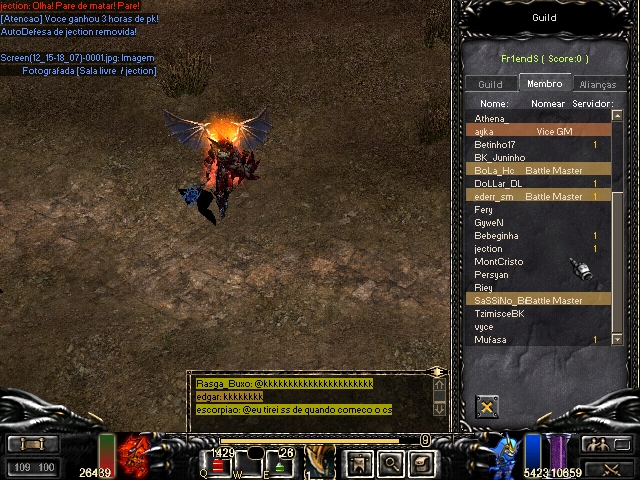Switch to the Guild tab
This screenshot has width=640, height=480.
(490, 85)
